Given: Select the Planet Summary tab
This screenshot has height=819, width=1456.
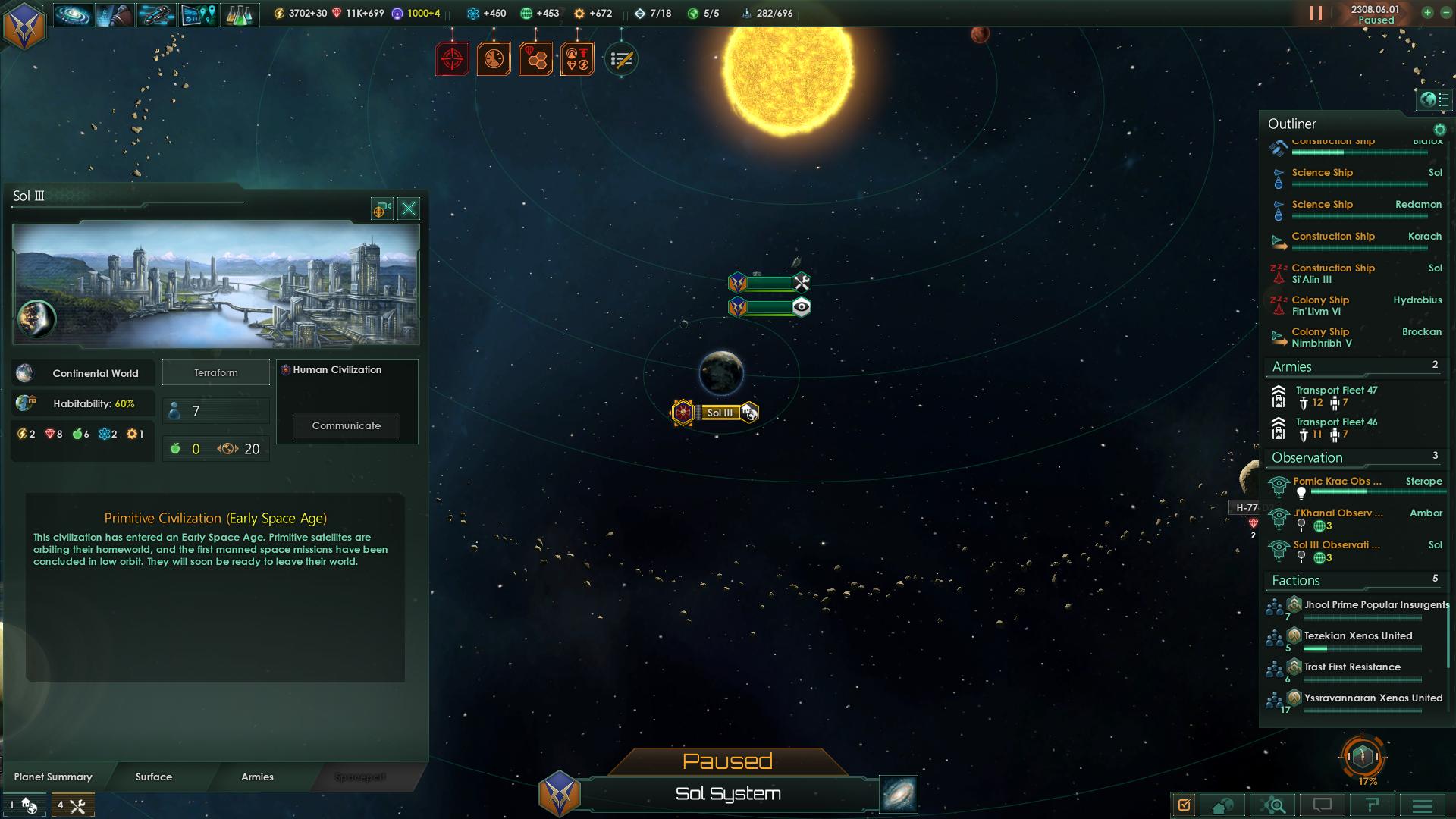Looking at the screenshot, I should 53,777.
